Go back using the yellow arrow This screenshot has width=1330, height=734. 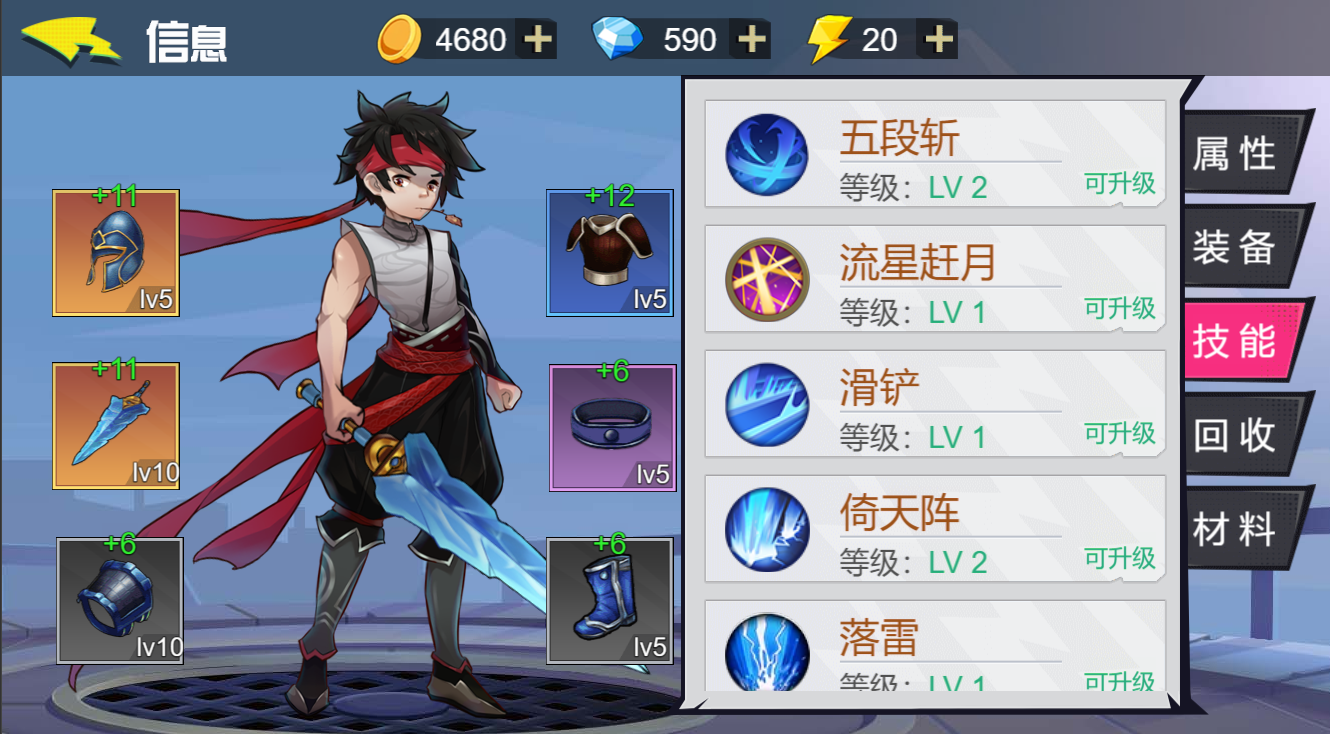[x=70, y=40]
